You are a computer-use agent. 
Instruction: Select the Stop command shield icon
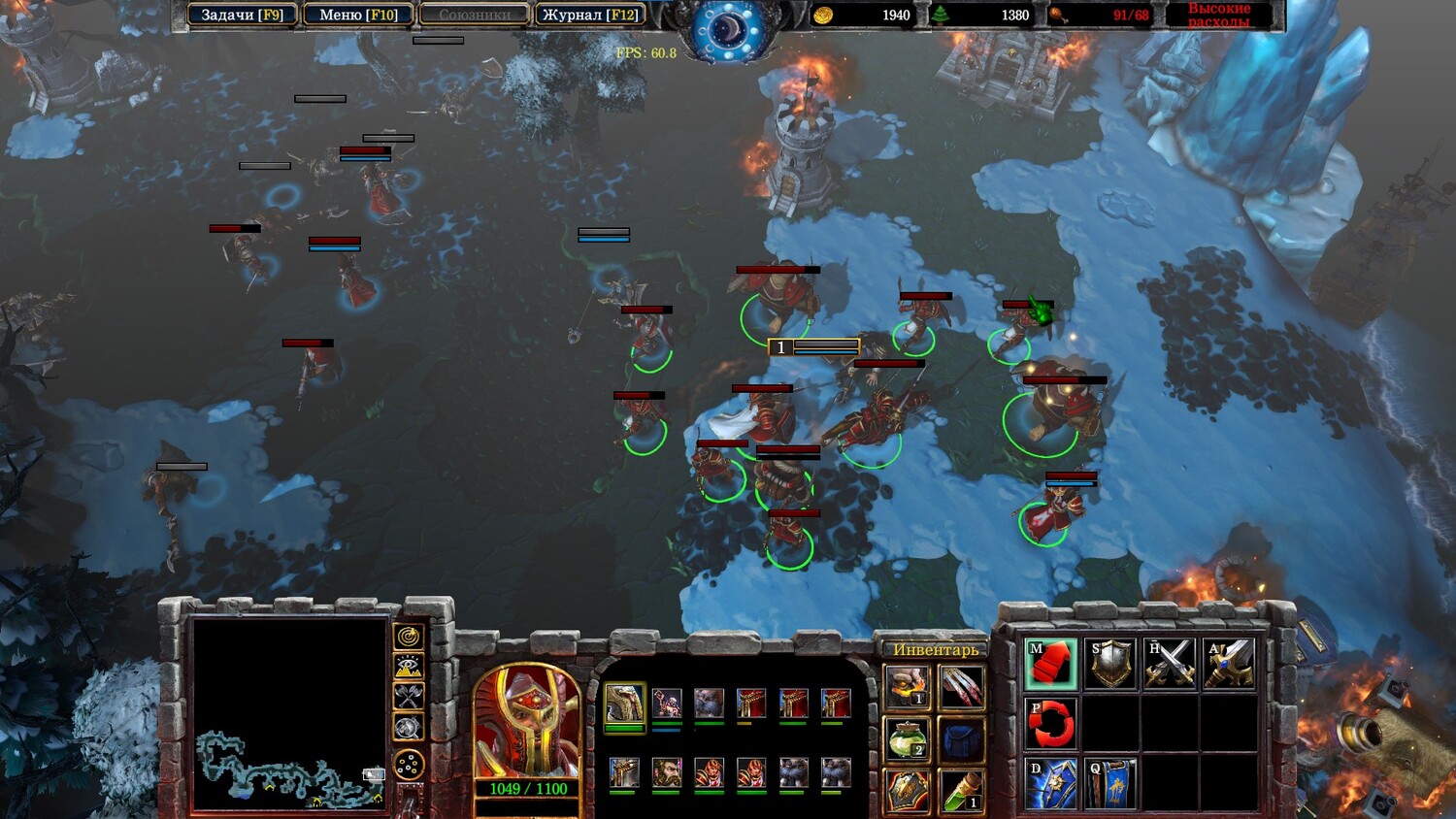1111,665
